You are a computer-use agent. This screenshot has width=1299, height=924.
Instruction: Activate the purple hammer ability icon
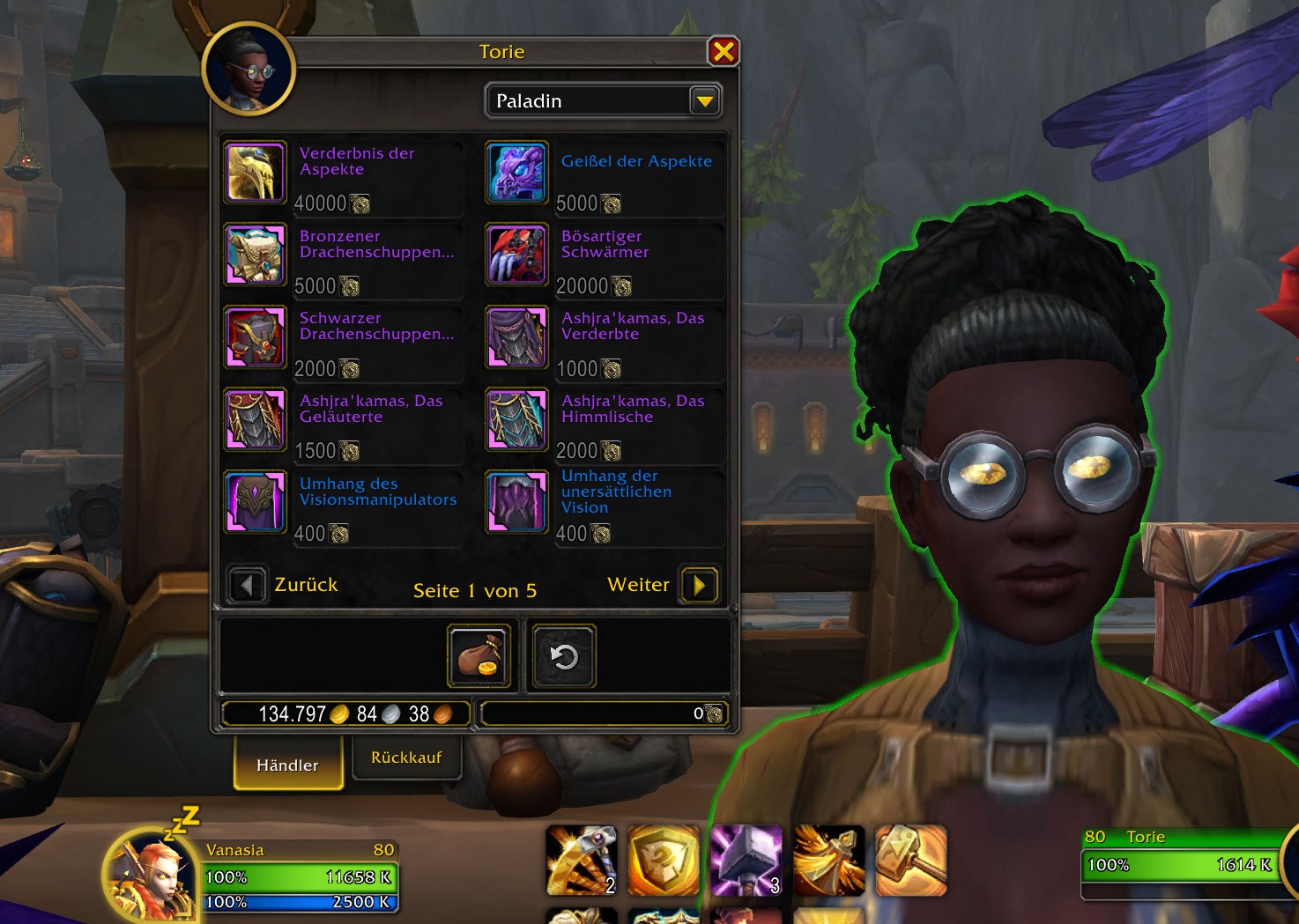click(746, 861)
